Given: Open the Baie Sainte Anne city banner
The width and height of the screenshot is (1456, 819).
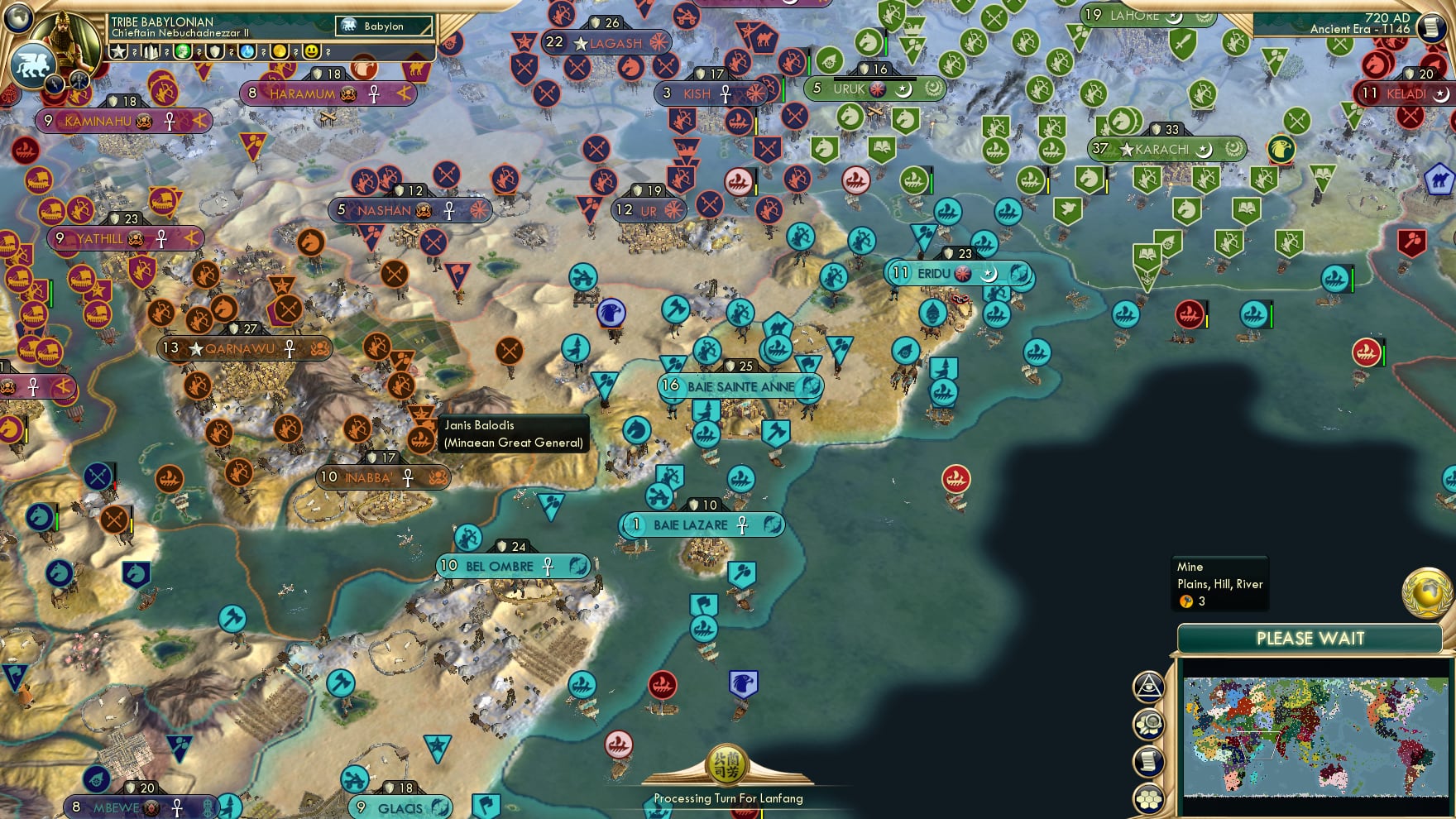Looking at the screenshot, I should 739,386.
